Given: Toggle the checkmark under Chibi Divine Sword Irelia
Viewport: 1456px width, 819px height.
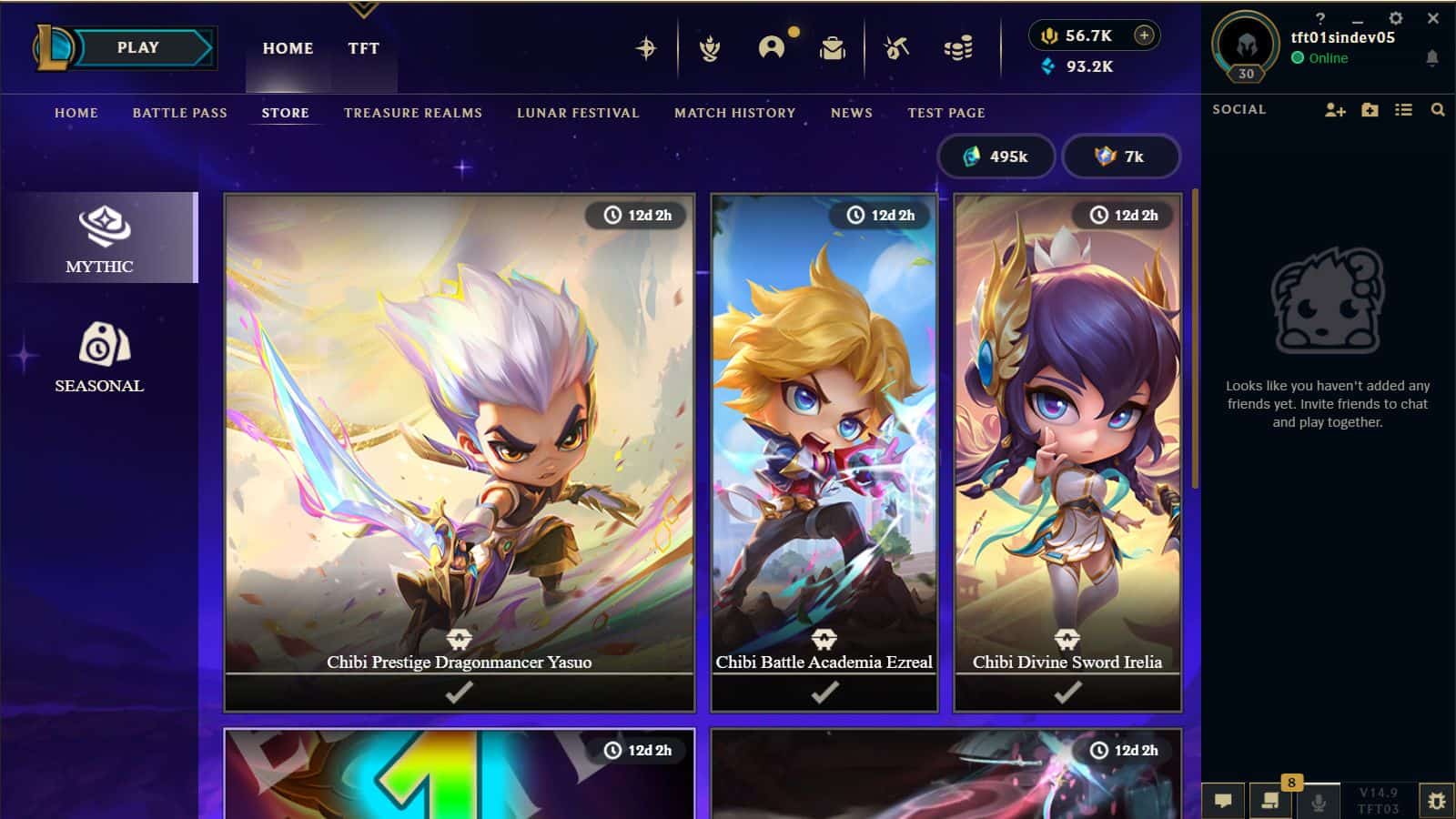Looking at the screenshot, I should point(1065,695).
